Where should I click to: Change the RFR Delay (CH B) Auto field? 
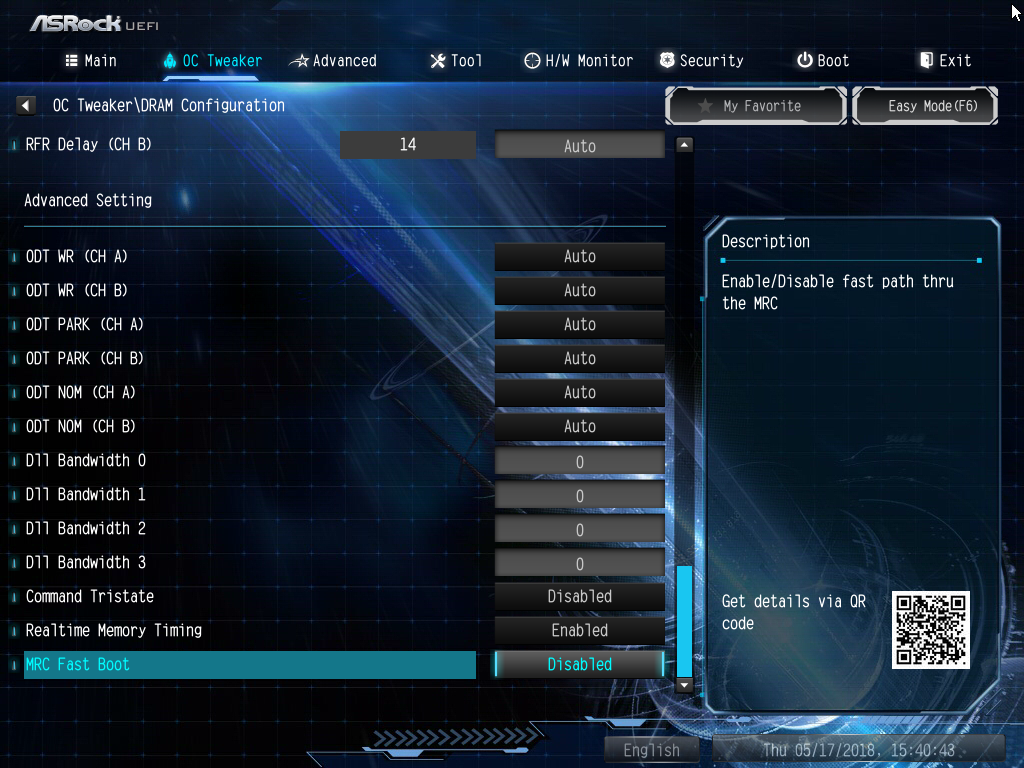tap(580, 146)
